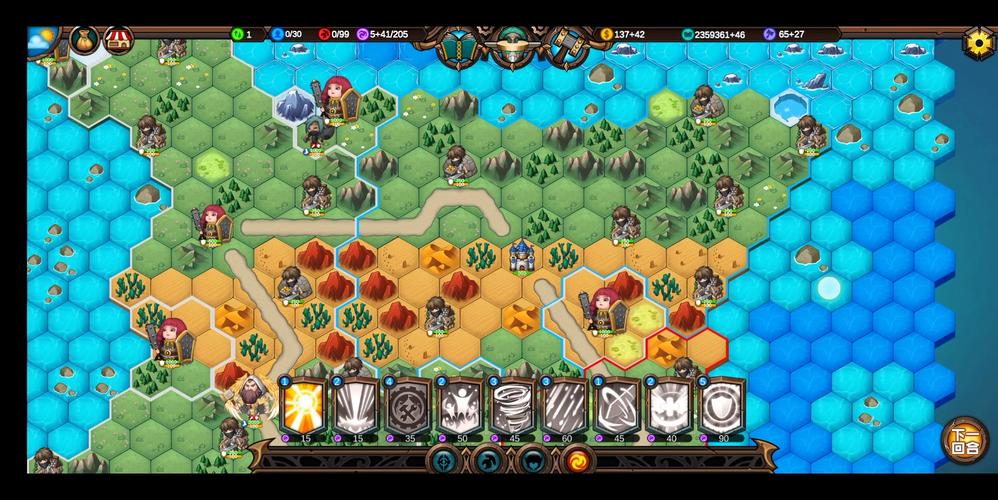Choose the slanted rain streaks skill card
This screenshot has height=500, width=998.
[565, 407]
